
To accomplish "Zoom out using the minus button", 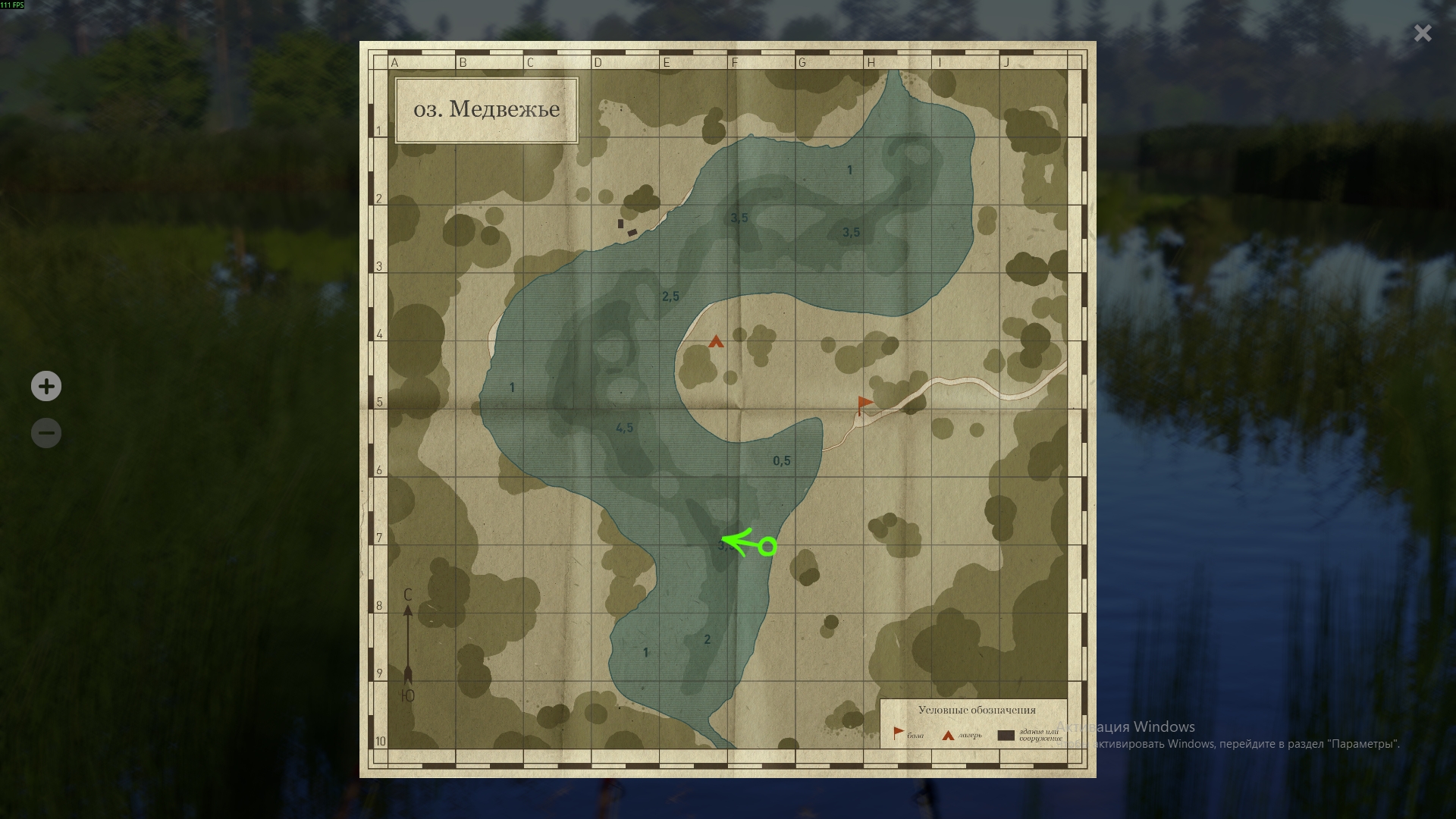I will click(x=45, y=432).
